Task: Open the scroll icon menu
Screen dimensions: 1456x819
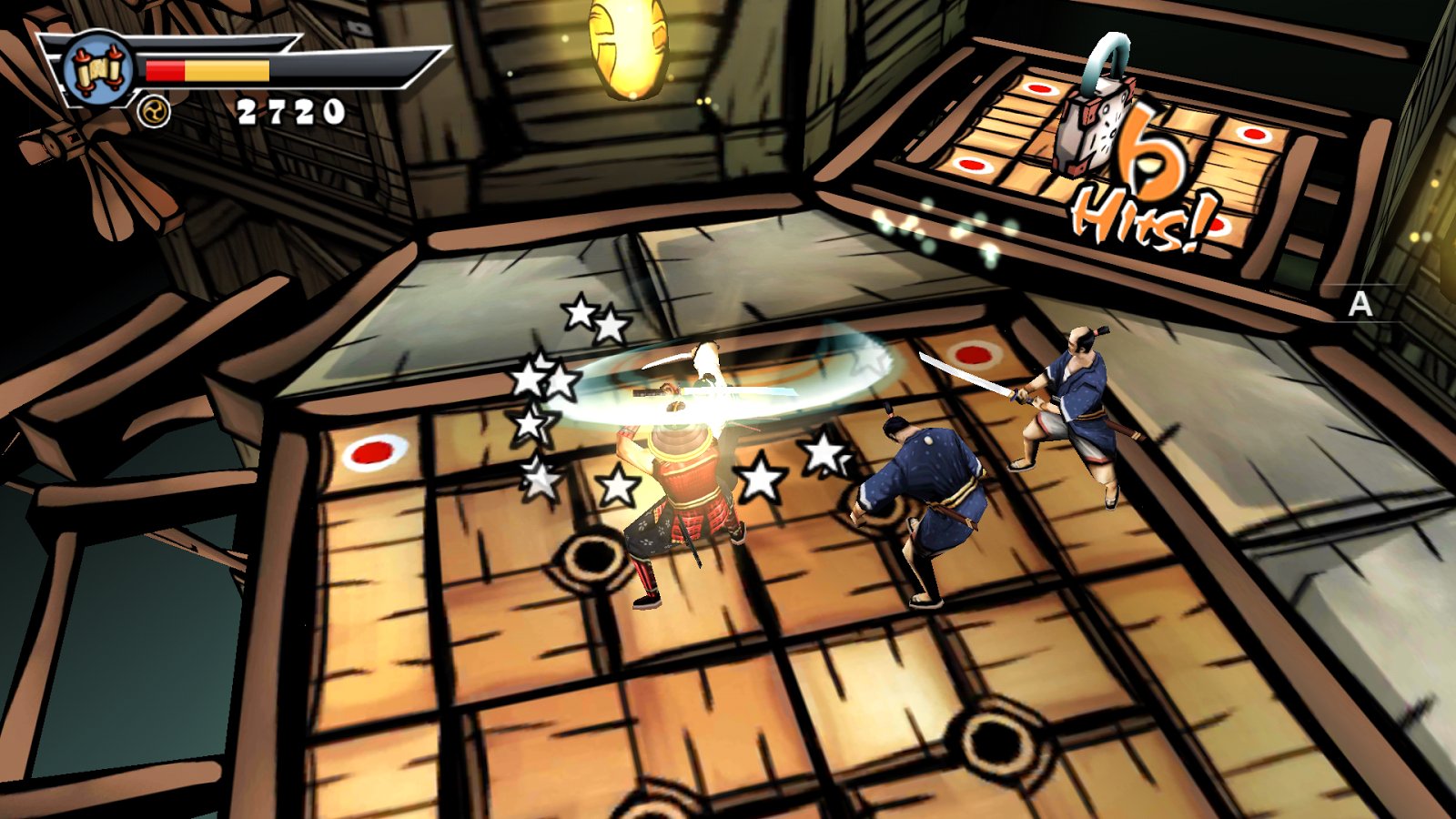Action: (98, 70)
